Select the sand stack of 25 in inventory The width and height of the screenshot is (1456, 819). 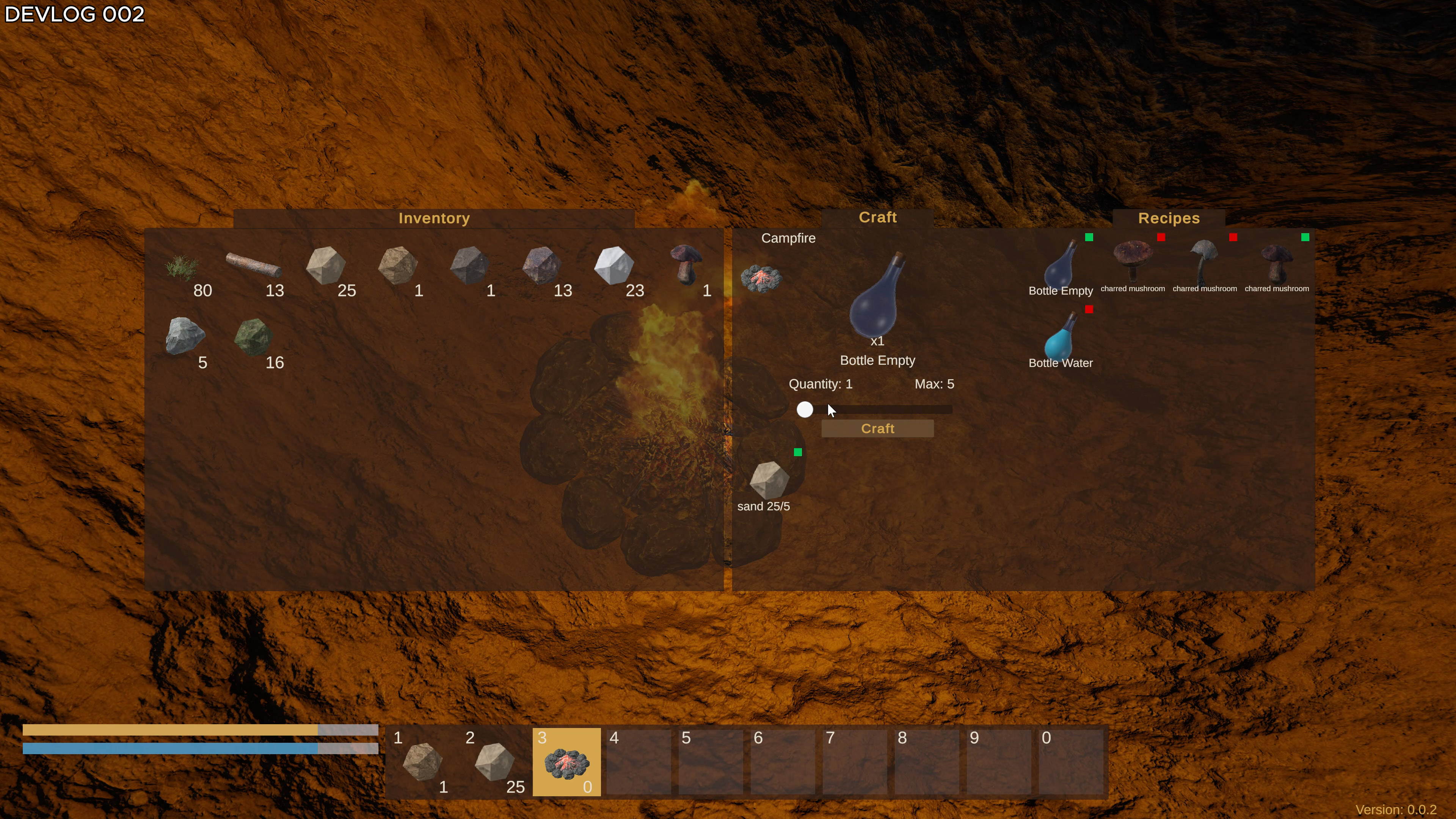pyautogui.click(x=326, y=266)
